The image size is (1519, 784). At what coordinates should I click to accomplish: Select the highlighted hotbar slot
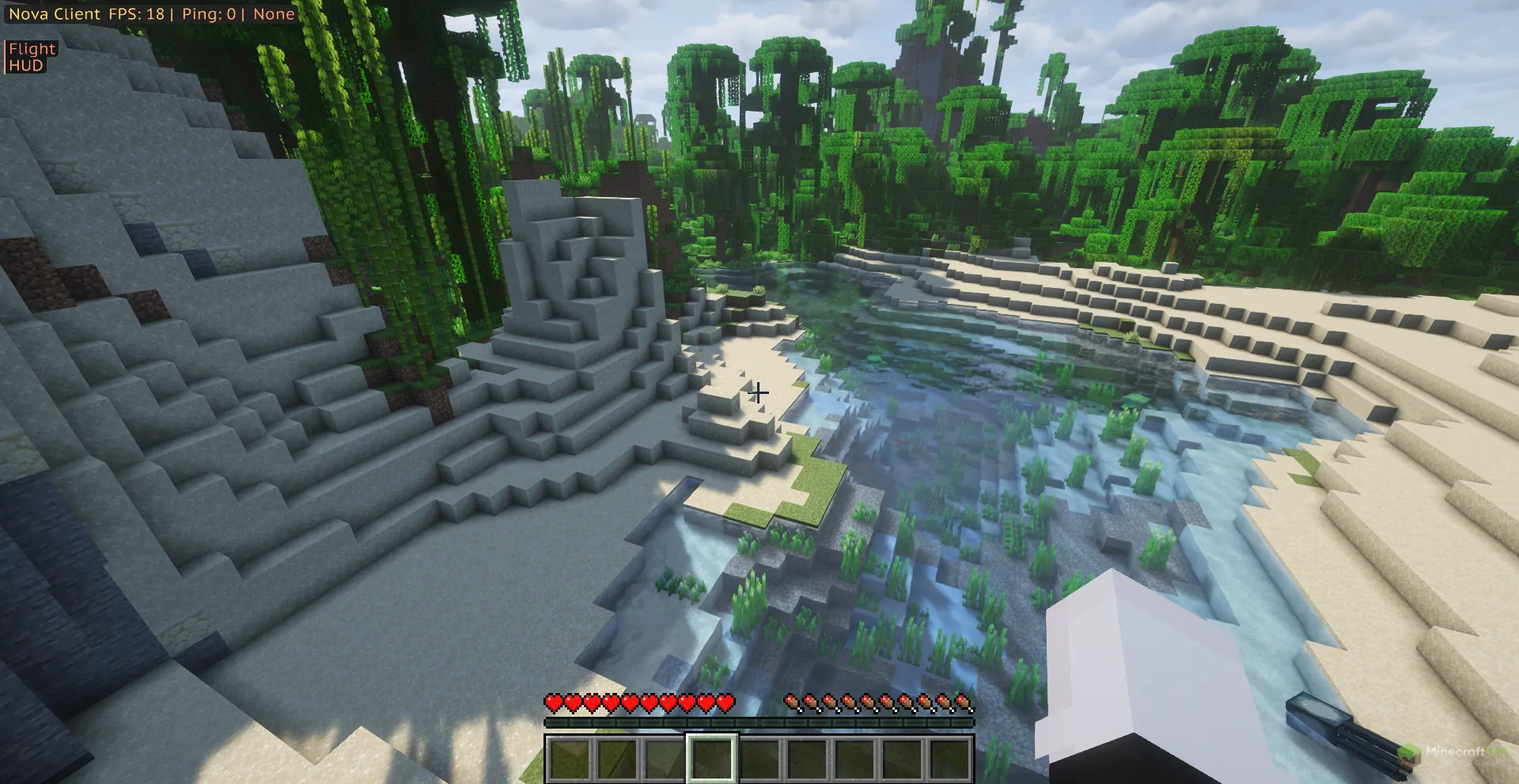pos(711,759)
